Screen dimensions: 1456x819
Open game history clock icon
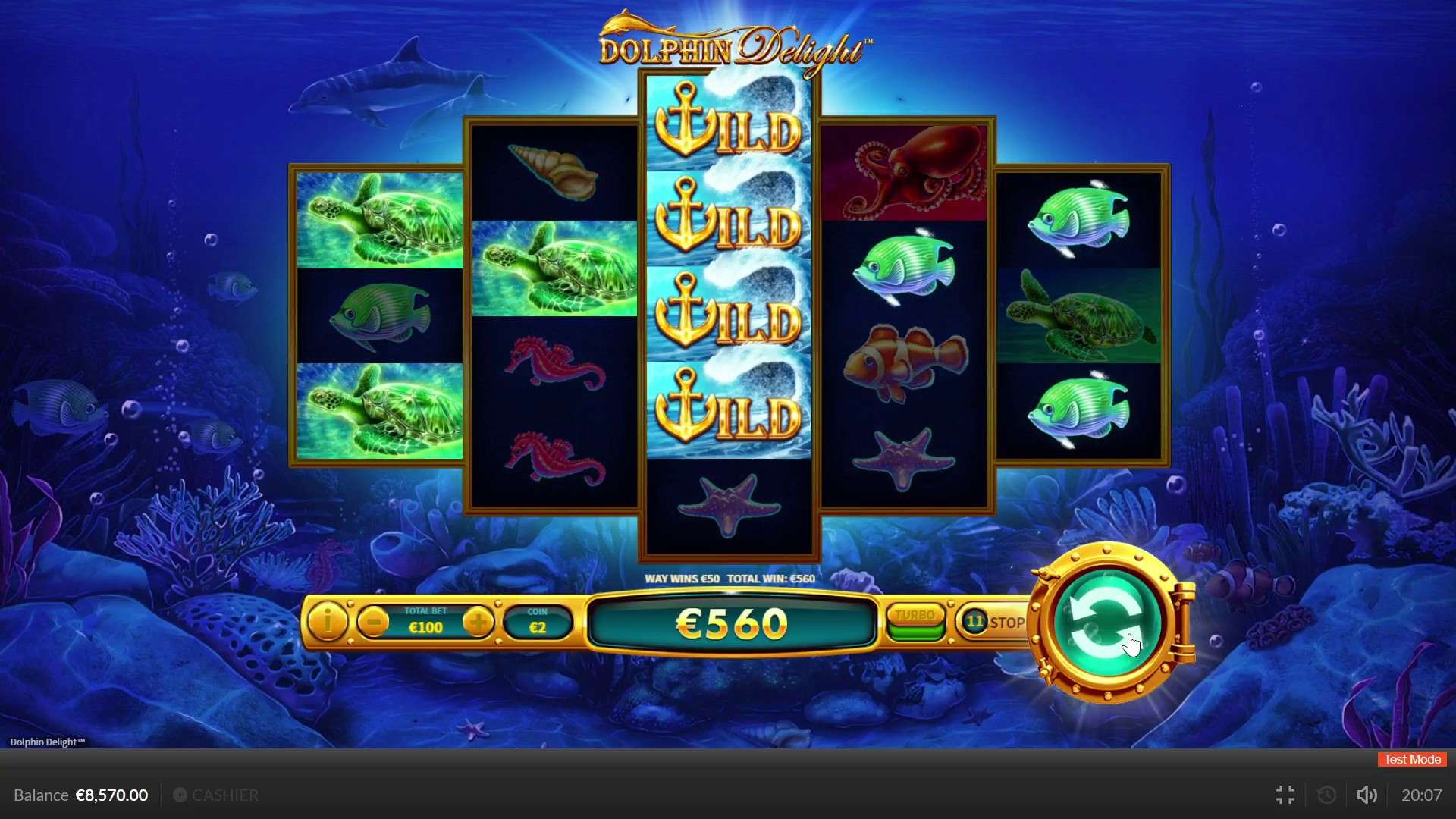tap(1327, 795)
